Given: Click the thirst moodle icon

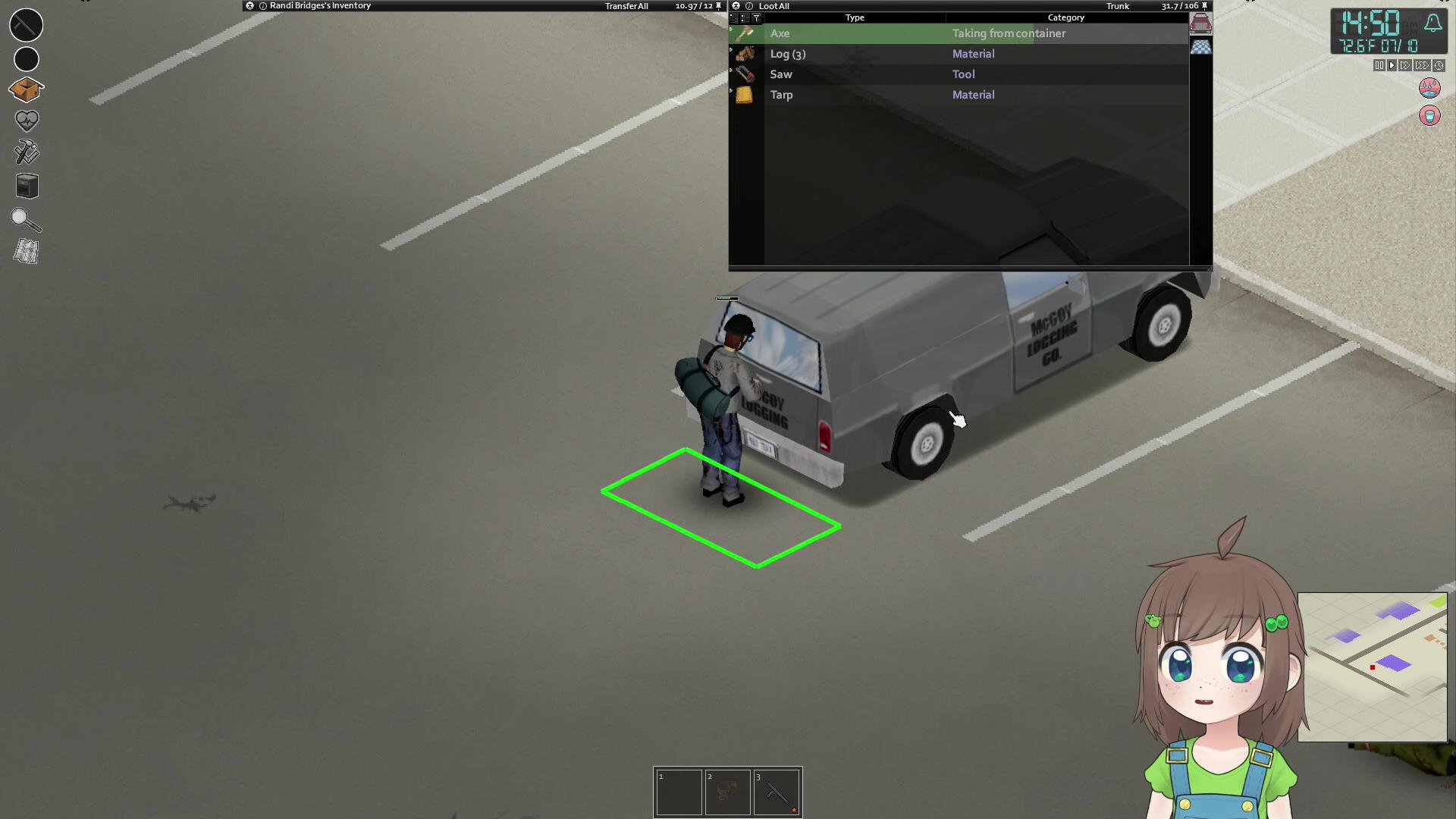Looking at the screenshot, I should pyautogui.click(x=1429, y=116).
